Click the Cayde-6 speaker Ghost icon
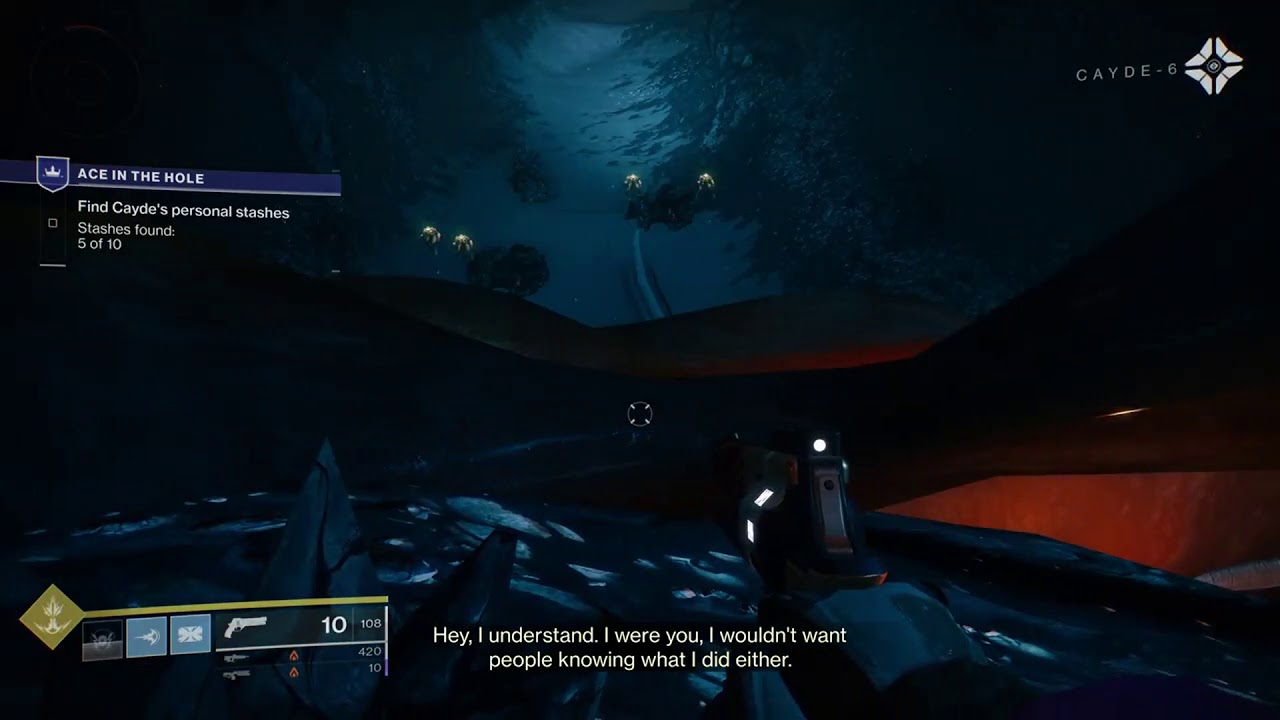 pos(1213,66)
